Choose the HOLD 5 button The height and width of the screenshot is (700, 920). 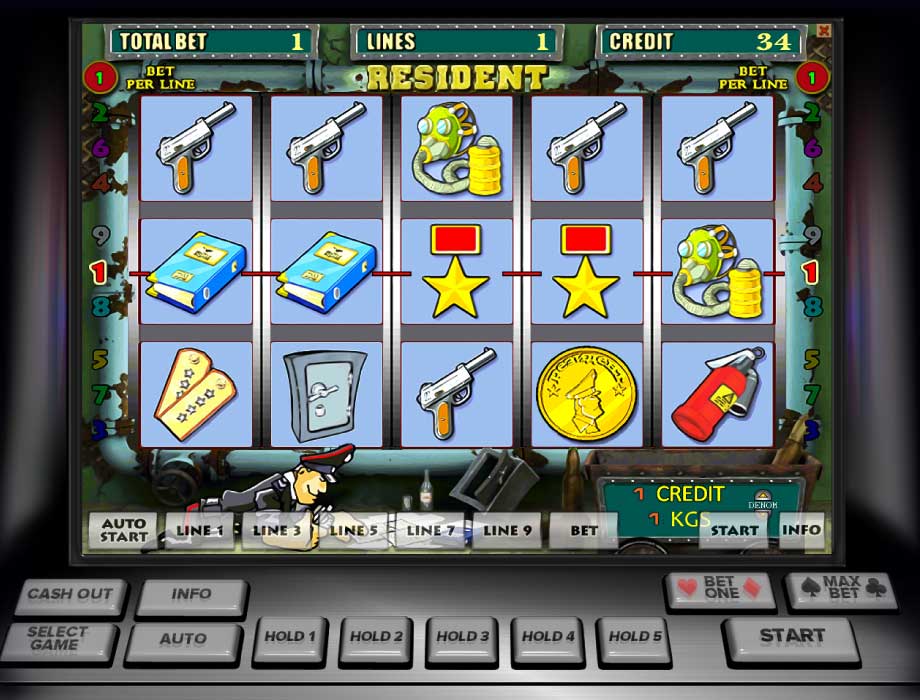coord(635,637)
